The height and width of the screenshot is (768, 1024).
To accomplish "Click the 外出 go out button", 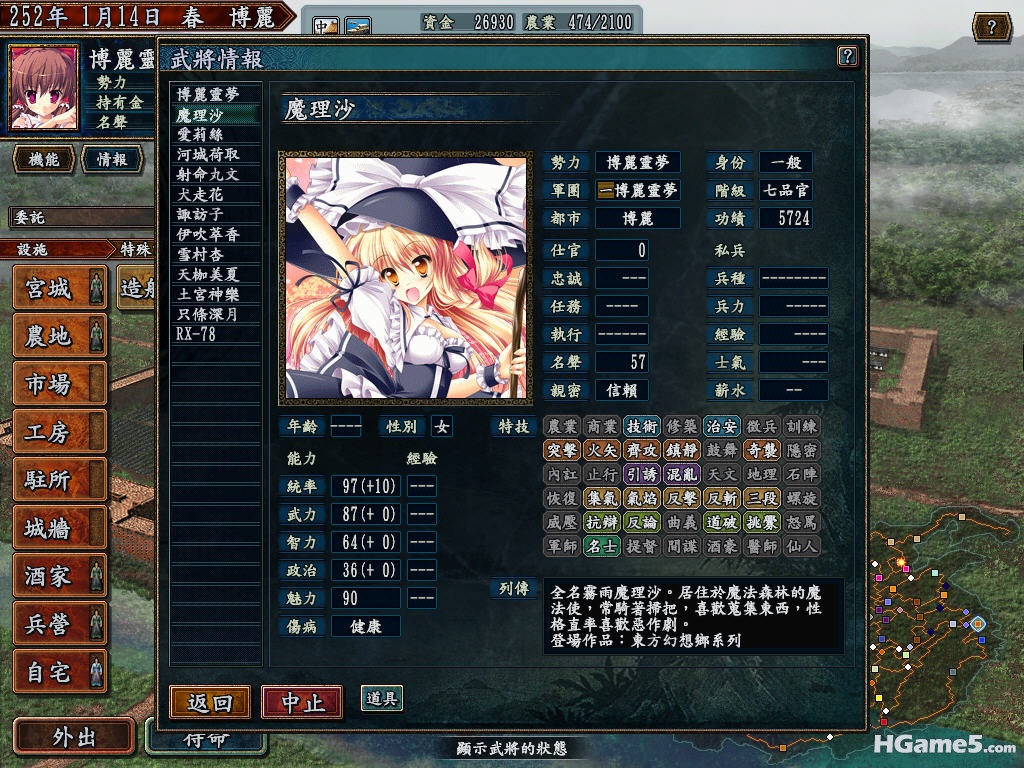I will click(x=73, y=737).
